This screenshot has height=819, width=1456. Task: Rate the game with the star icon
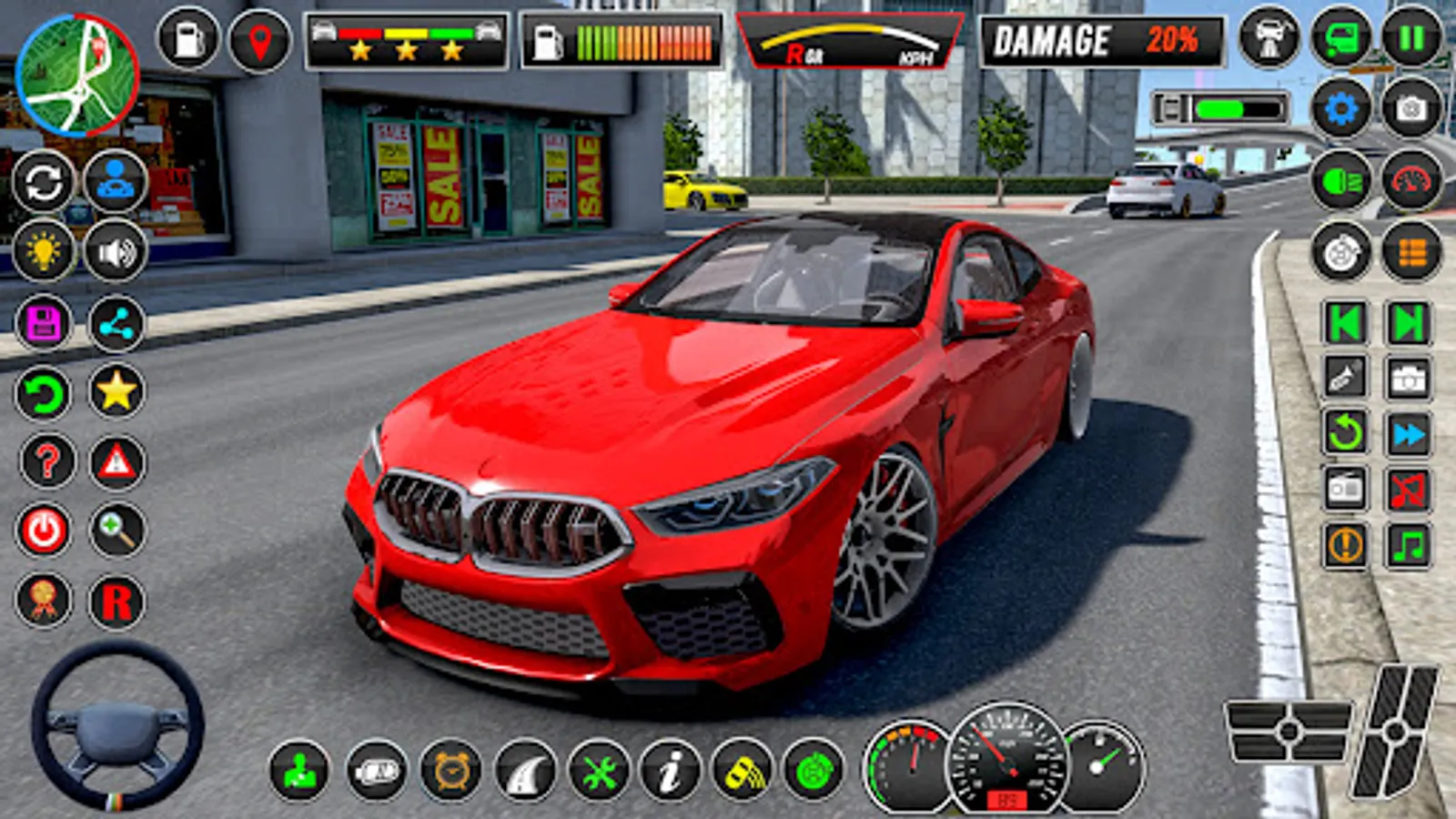coord(114,391)
